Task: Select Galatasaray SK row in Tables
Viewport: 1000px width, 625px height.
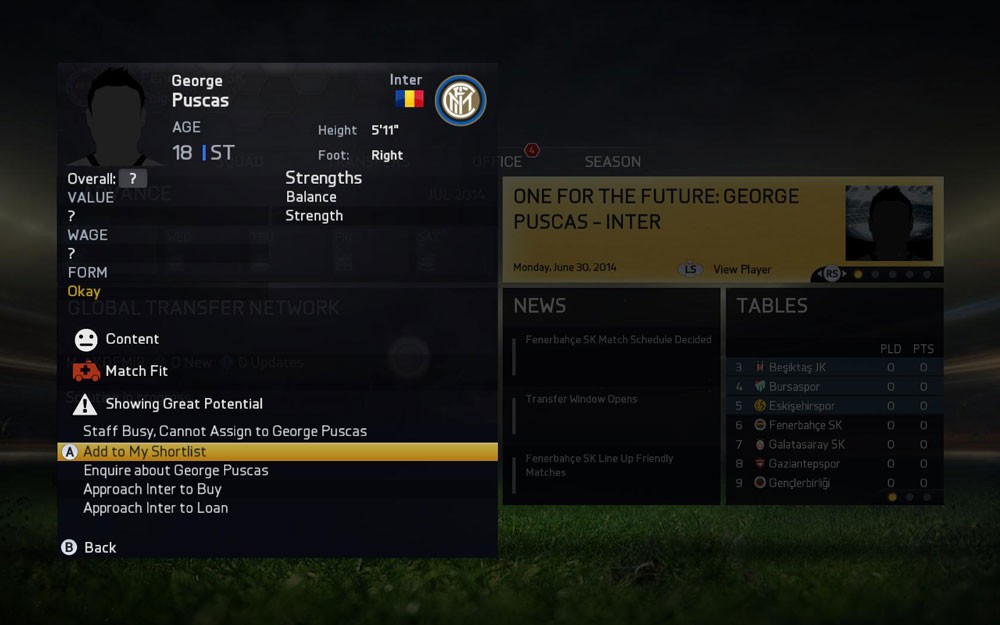Action: [806, 445]
